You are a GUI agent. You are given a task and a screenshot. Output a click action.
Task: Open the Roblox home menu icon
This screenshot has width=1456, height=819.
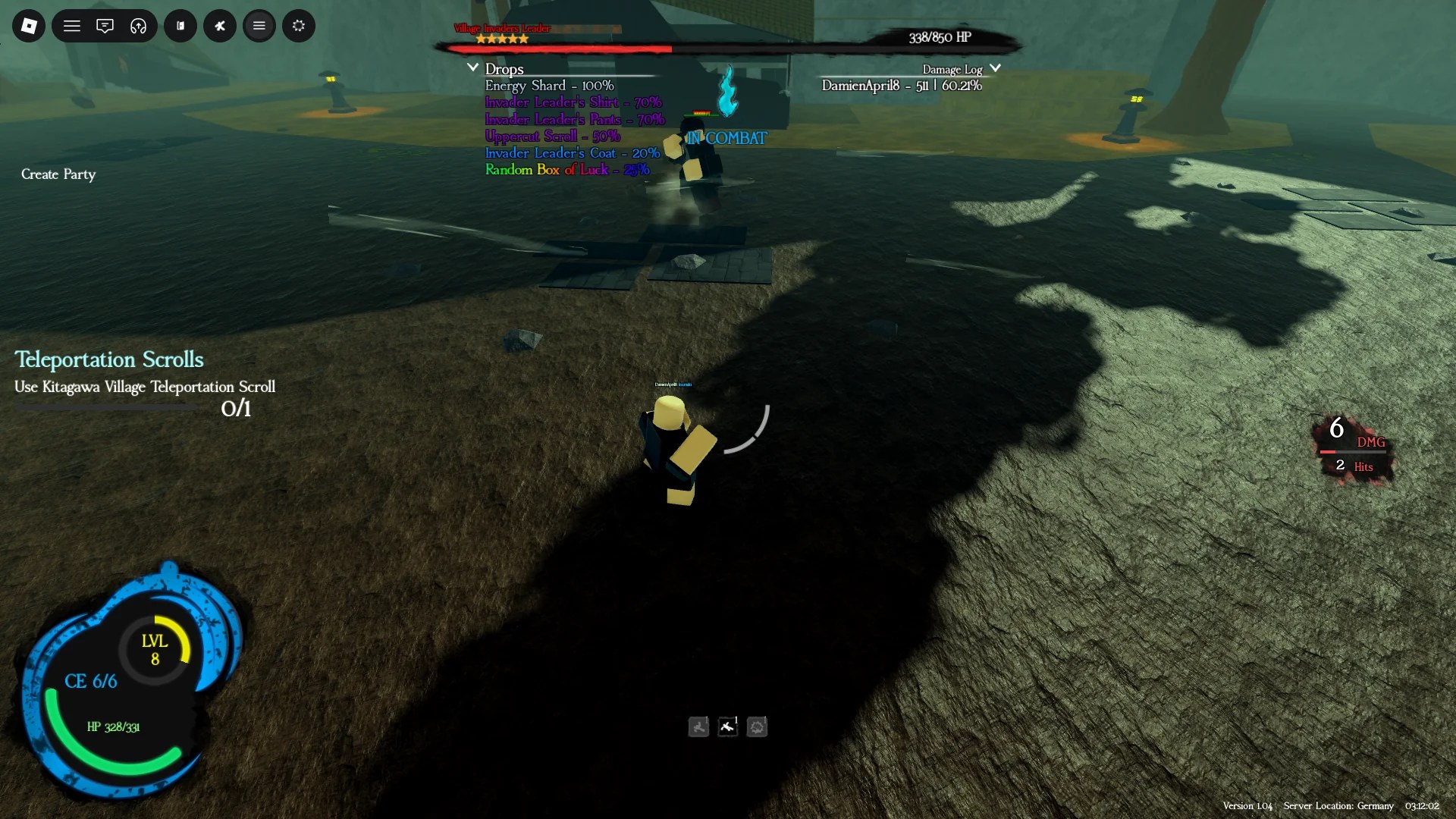click(x=28, y=25)
